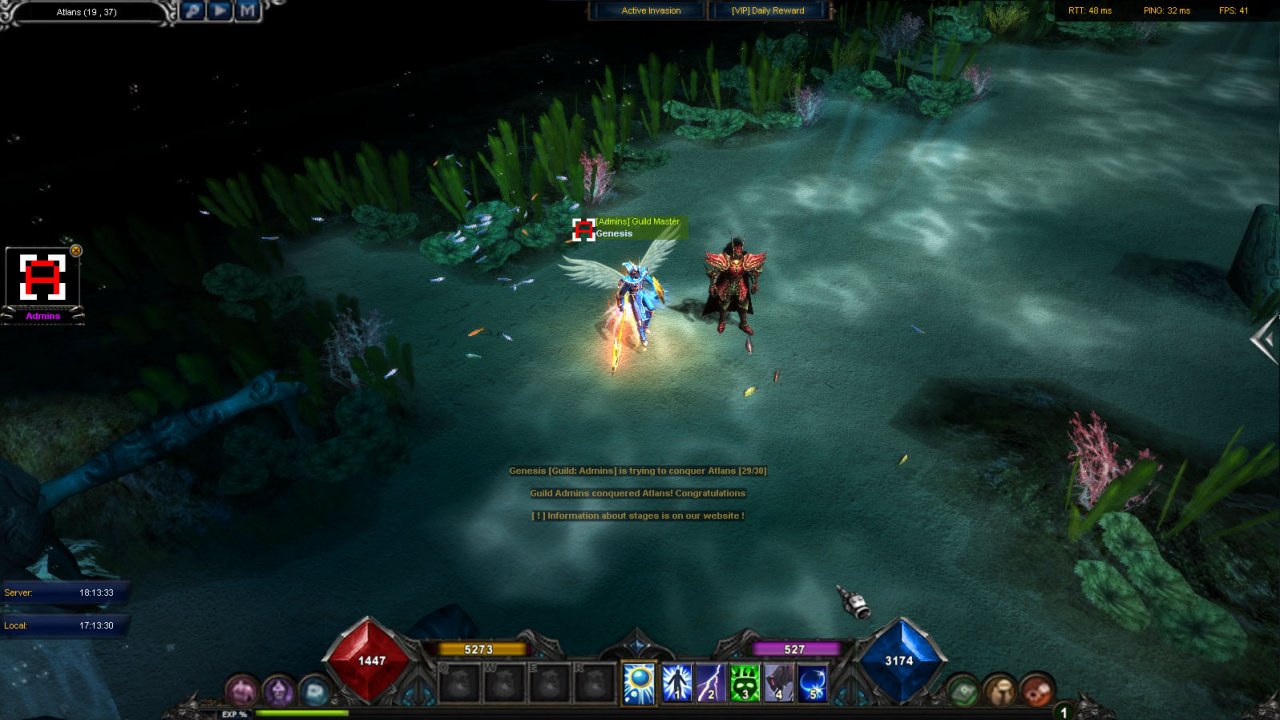Cast the lightning bolt skill numbered 2
The width and height of the screenshot is (1280, 720).
click(711, 683)
